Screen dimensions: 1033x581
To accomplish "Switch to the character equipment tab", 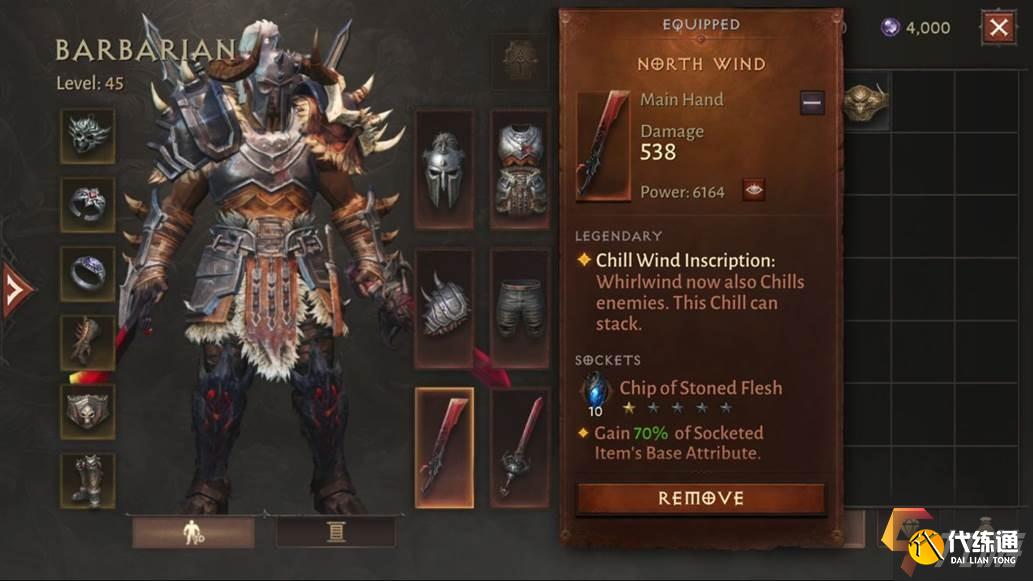I will [x=193, y=533].
